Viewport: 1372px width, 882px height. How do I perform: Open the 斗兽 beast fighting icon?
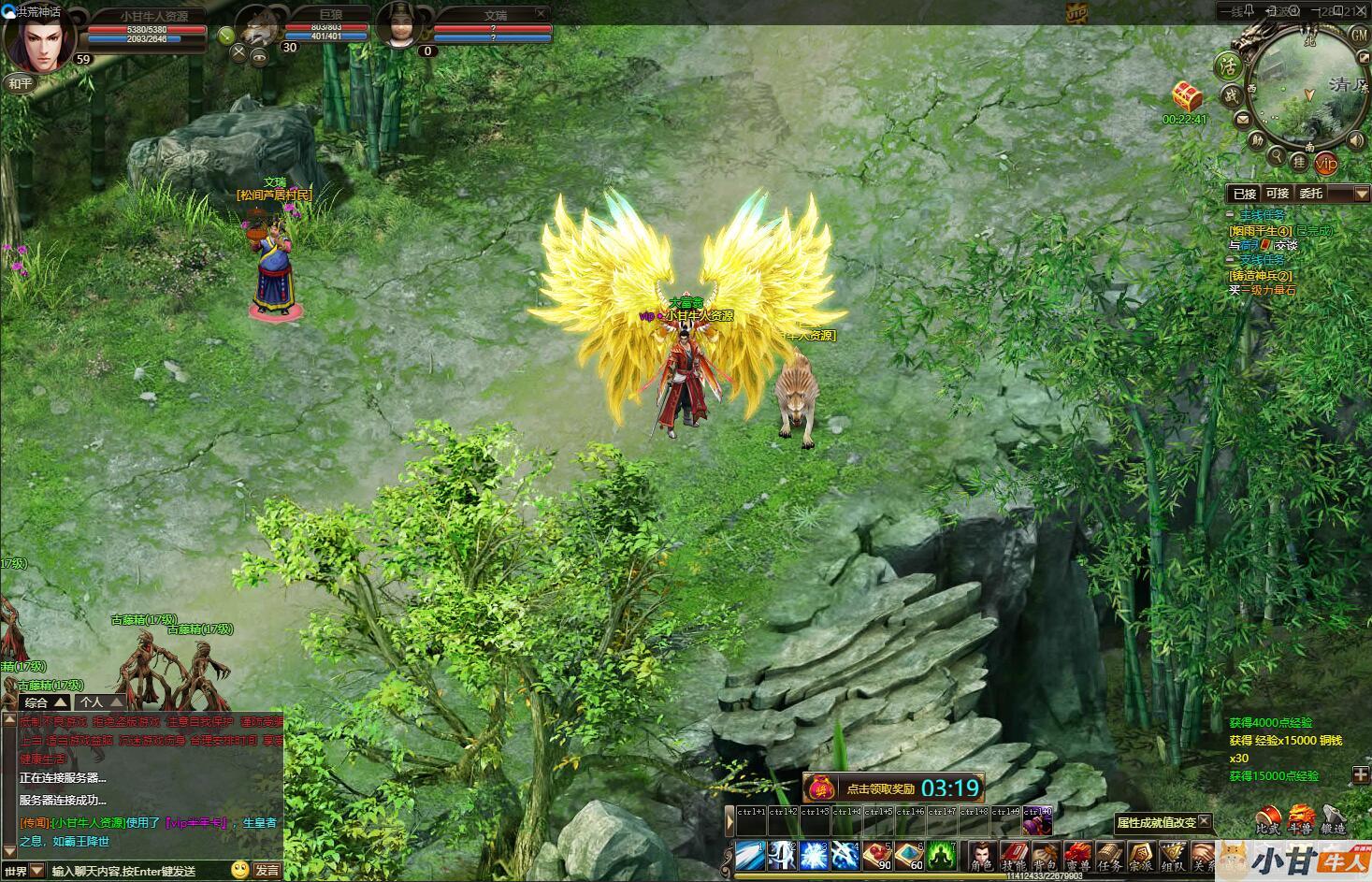tap(1301, 820)
